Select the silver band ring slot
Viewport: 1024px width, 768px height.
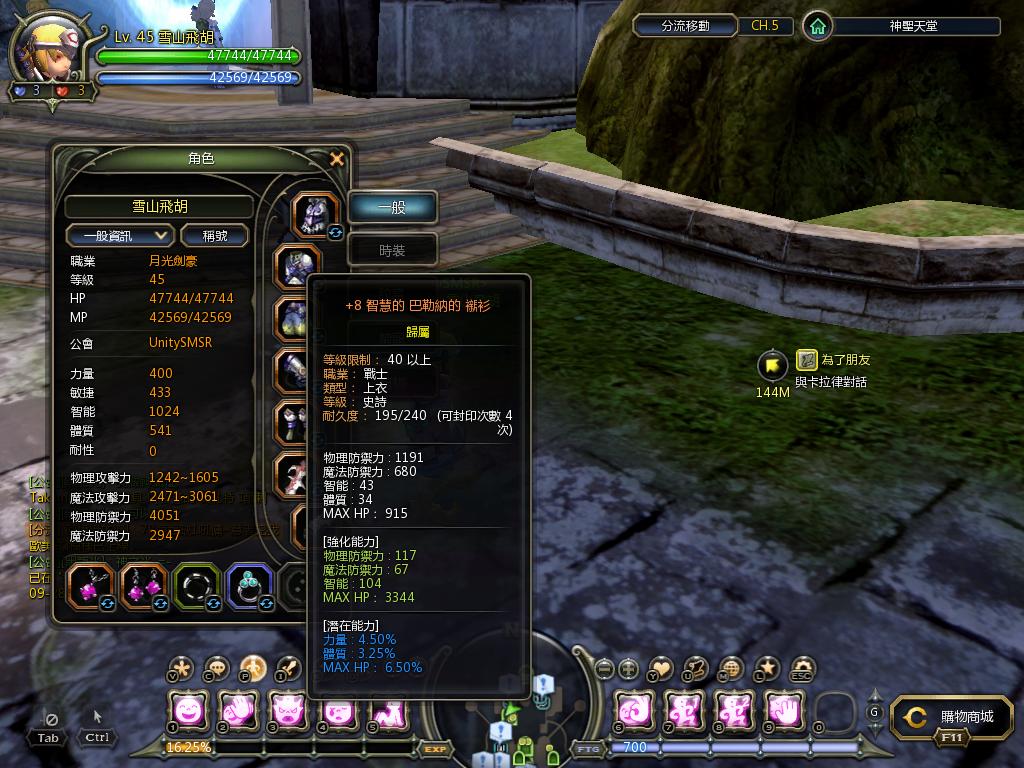pos(197,586)
